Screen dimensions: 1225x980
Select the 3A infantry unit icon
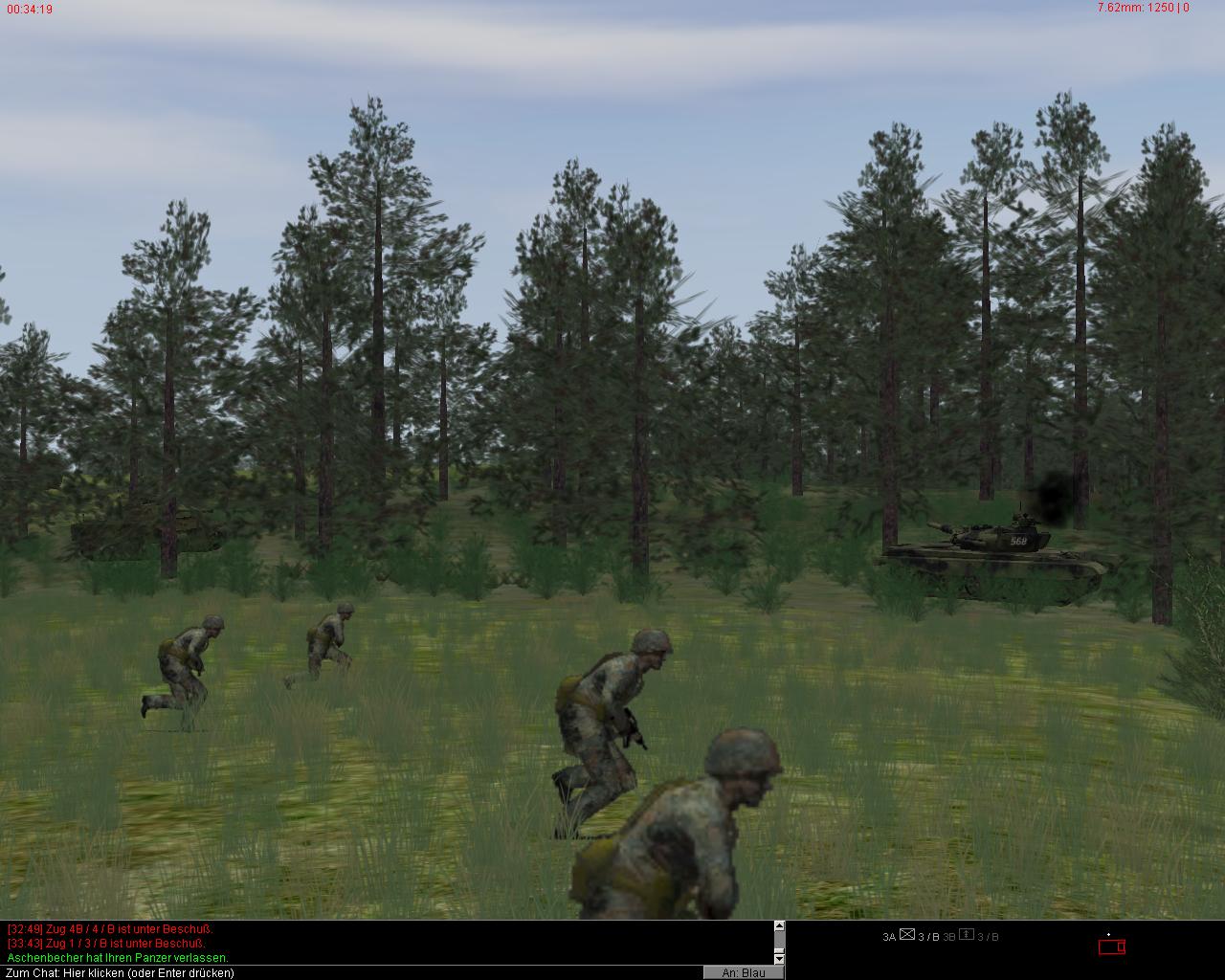907,936
